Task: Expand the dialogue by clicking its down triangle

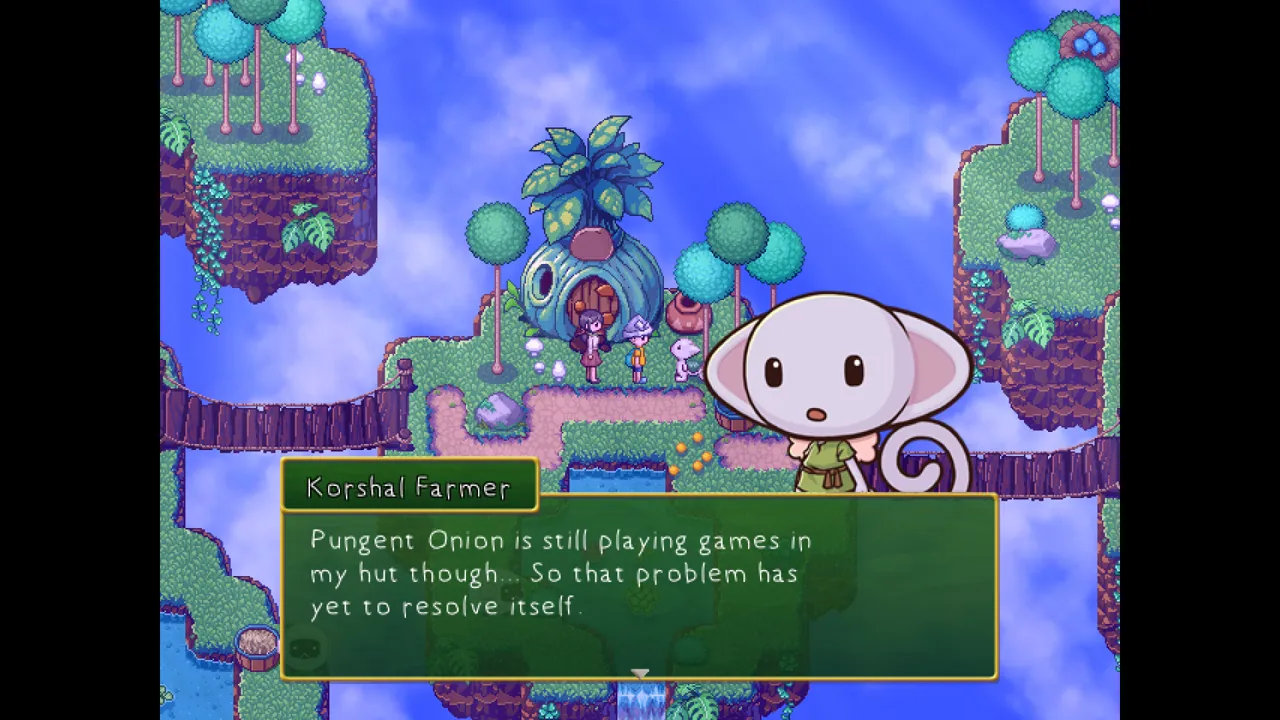Action: click(640, 673)
